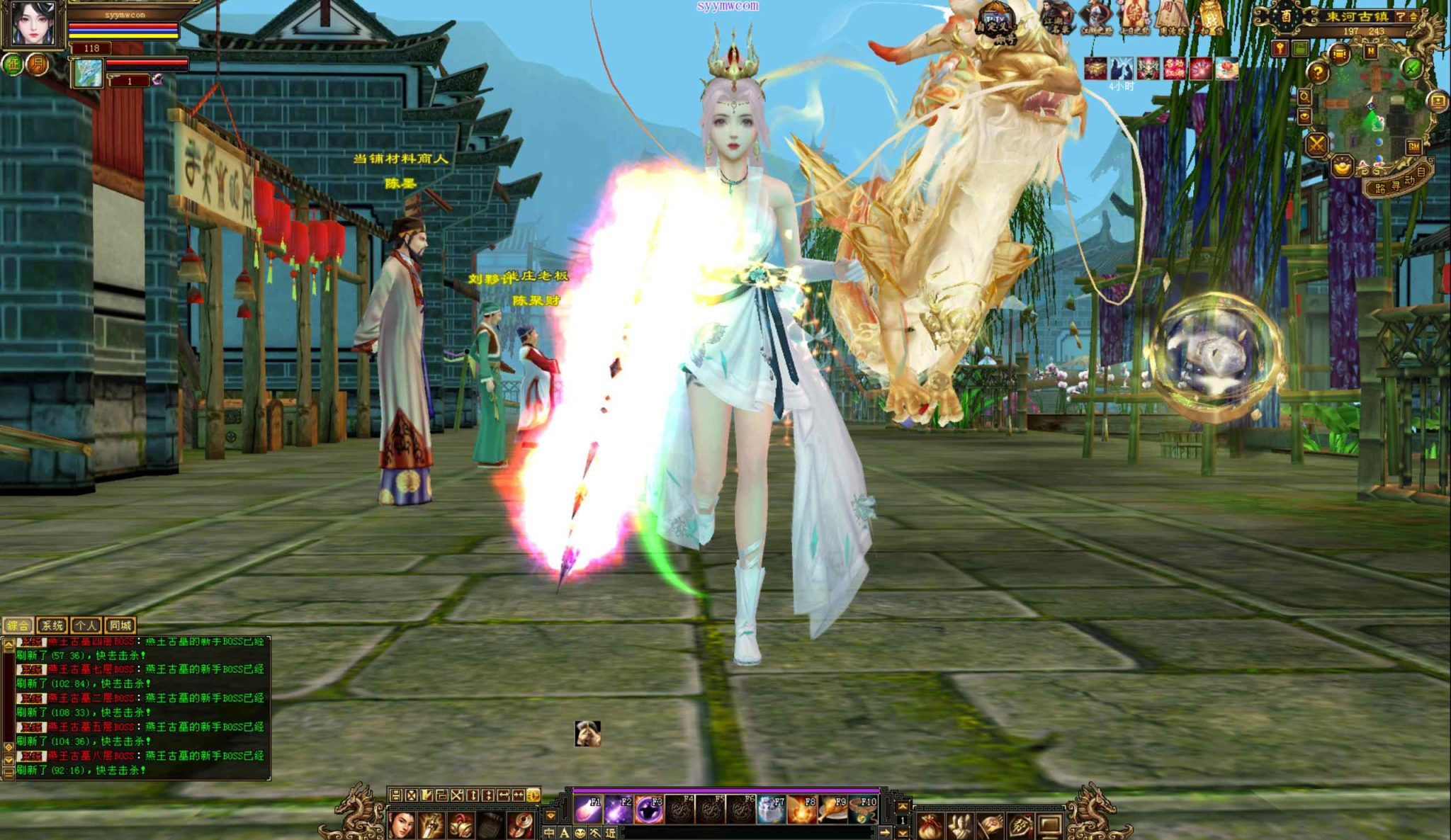Switch to the 系统 chat tab
Image resolution: width=1451 pixels, height=840 pixels.
coord(52,625)
